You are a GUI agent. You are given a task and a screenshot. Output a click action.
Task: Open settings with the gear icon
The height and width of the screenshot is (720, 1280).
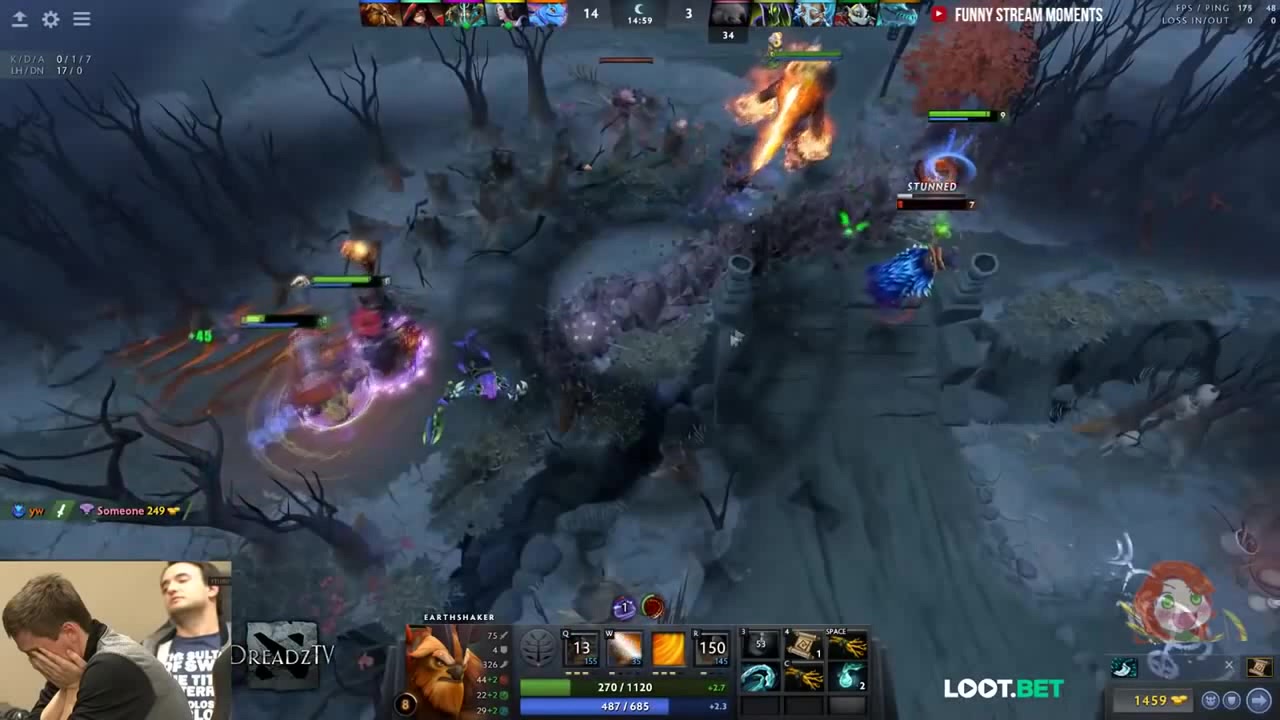tap(50, 19)
